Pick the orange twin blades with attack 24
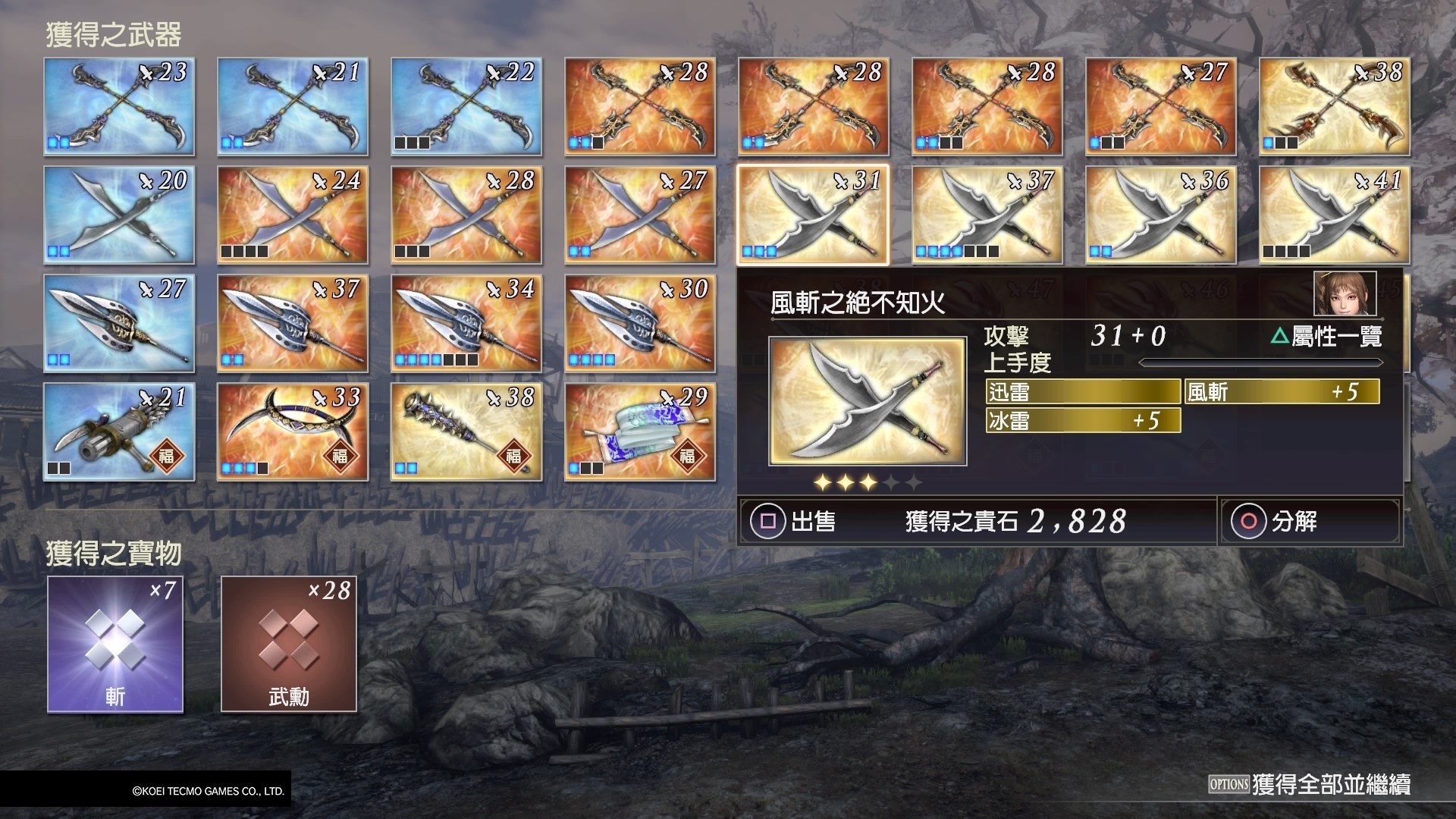Viewport: 1456px width, 819px height. (293, 215)
